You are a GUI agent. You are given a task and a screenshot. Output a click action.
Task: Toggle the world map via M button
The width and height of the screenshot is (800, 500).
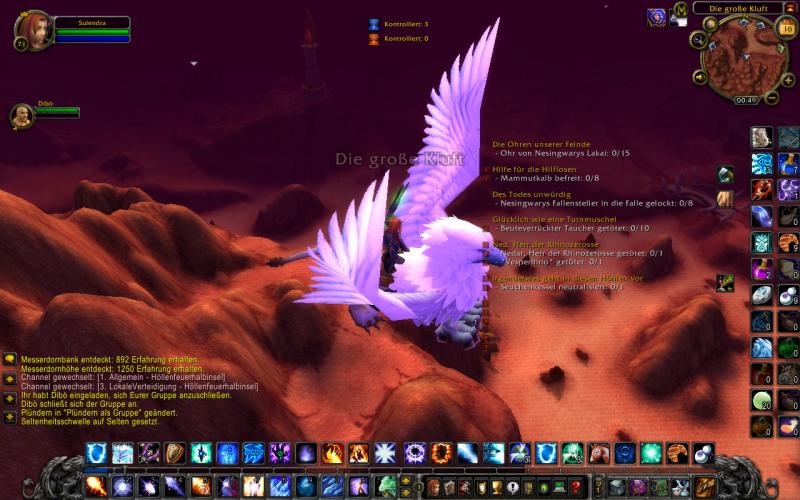[x=681, y=10]
